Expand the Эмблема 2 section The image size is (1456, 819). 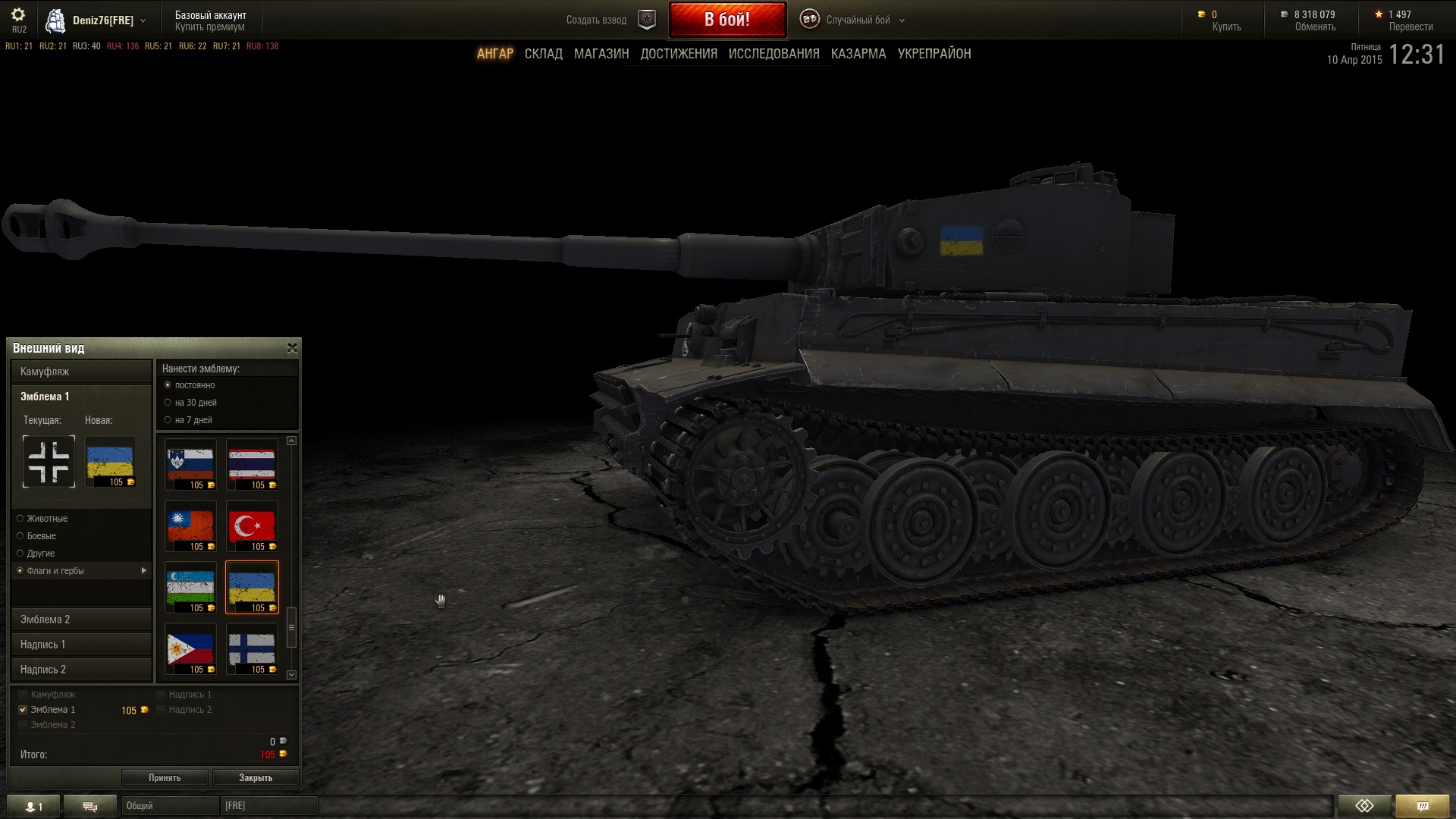(81, 620)
